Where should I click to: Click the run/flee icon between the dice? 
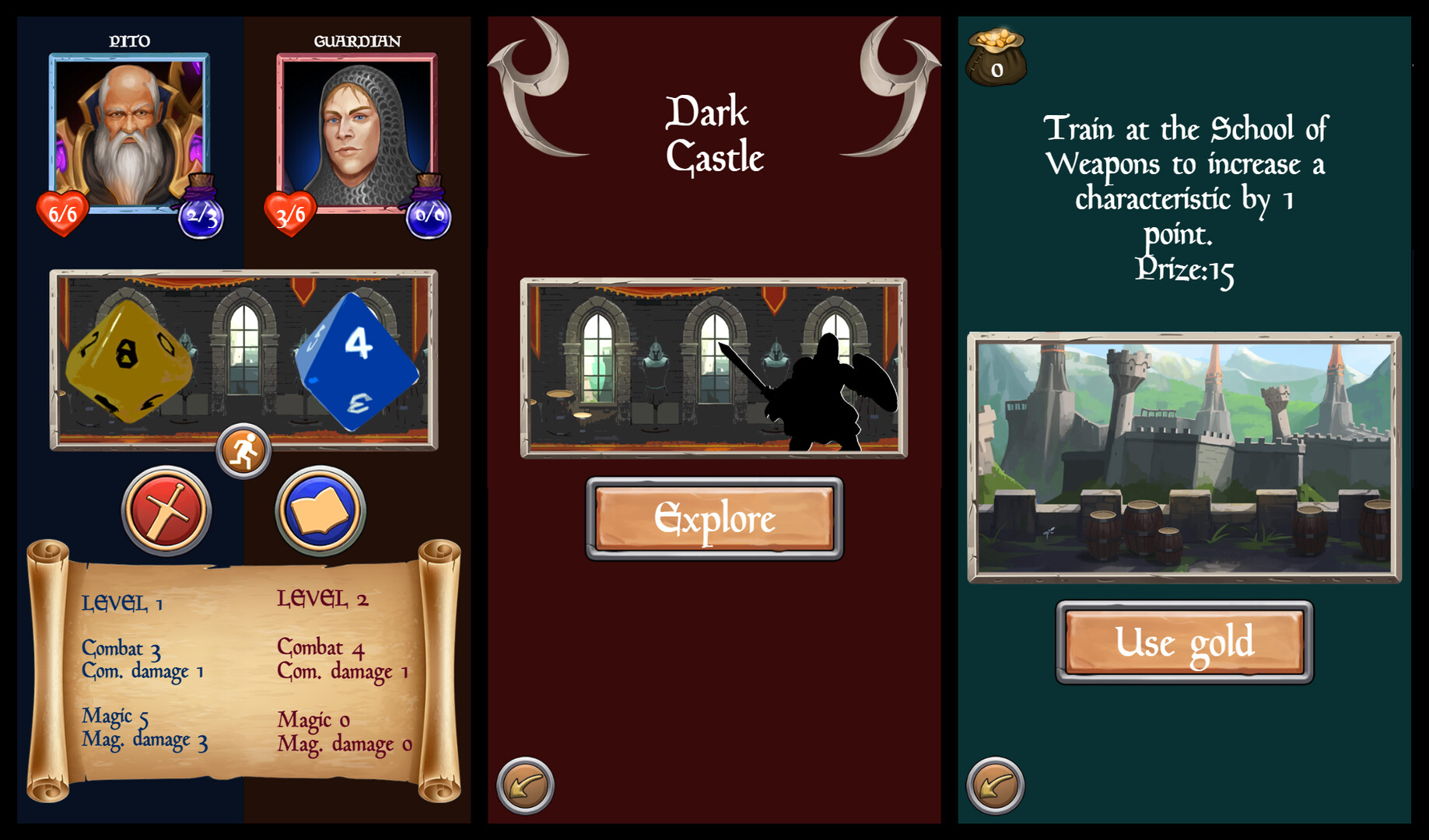(x=243, y=450)
